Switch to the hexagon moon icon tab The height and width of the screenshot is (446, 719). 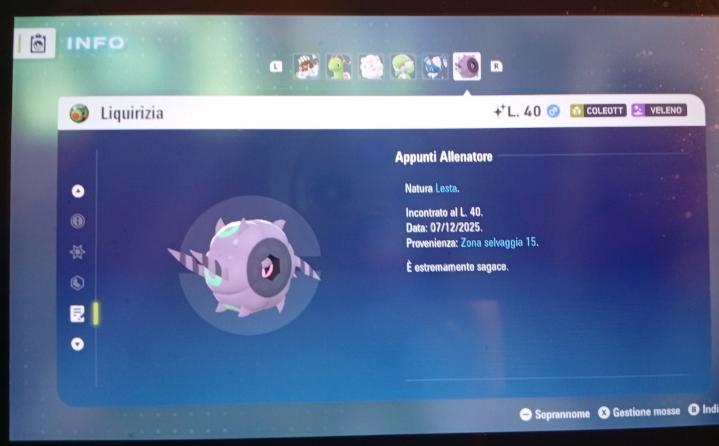coord(78,283)
